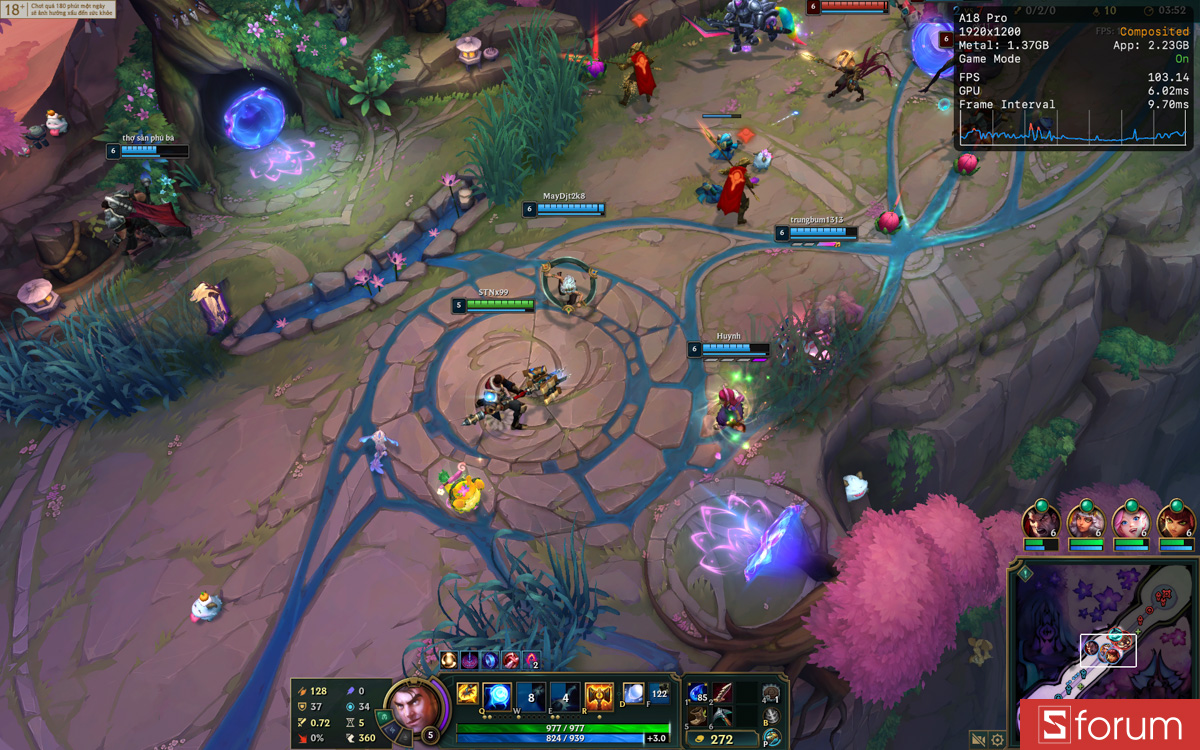Screen dimensions: 1200x750
Task: Open the shop with the 272 gold button
Action: 721,740
